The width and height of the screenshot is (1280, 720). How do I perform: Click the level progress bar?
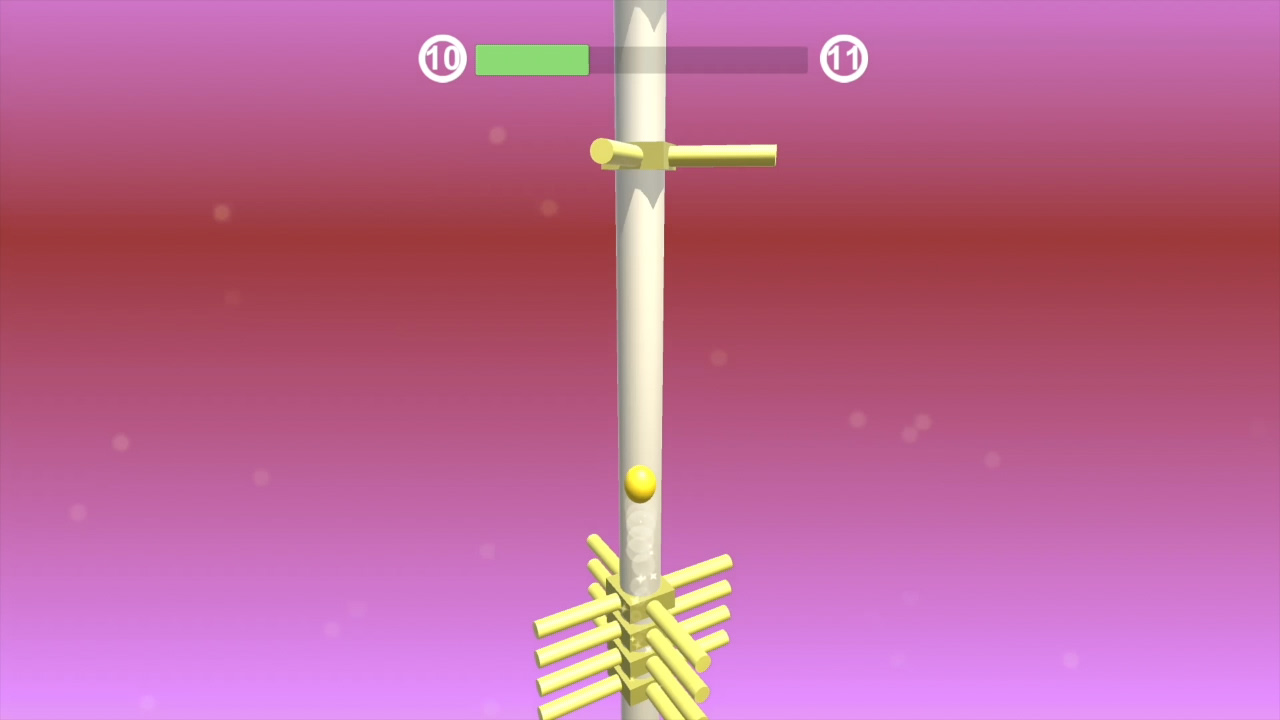coord(640,60)
